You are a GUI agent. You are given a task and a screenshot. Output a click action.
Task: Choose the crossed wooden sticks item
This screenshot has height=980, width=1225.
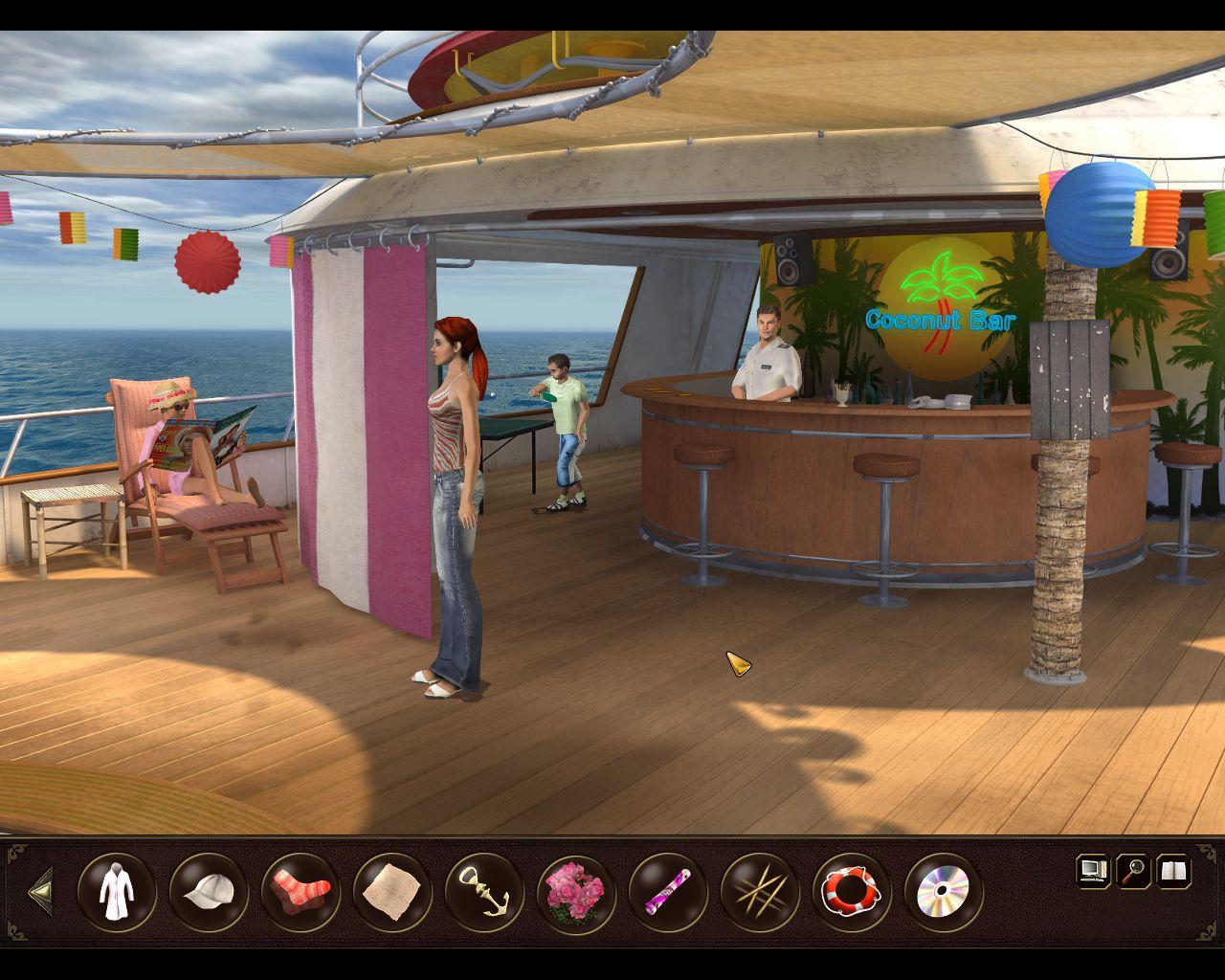coord(759,892)
